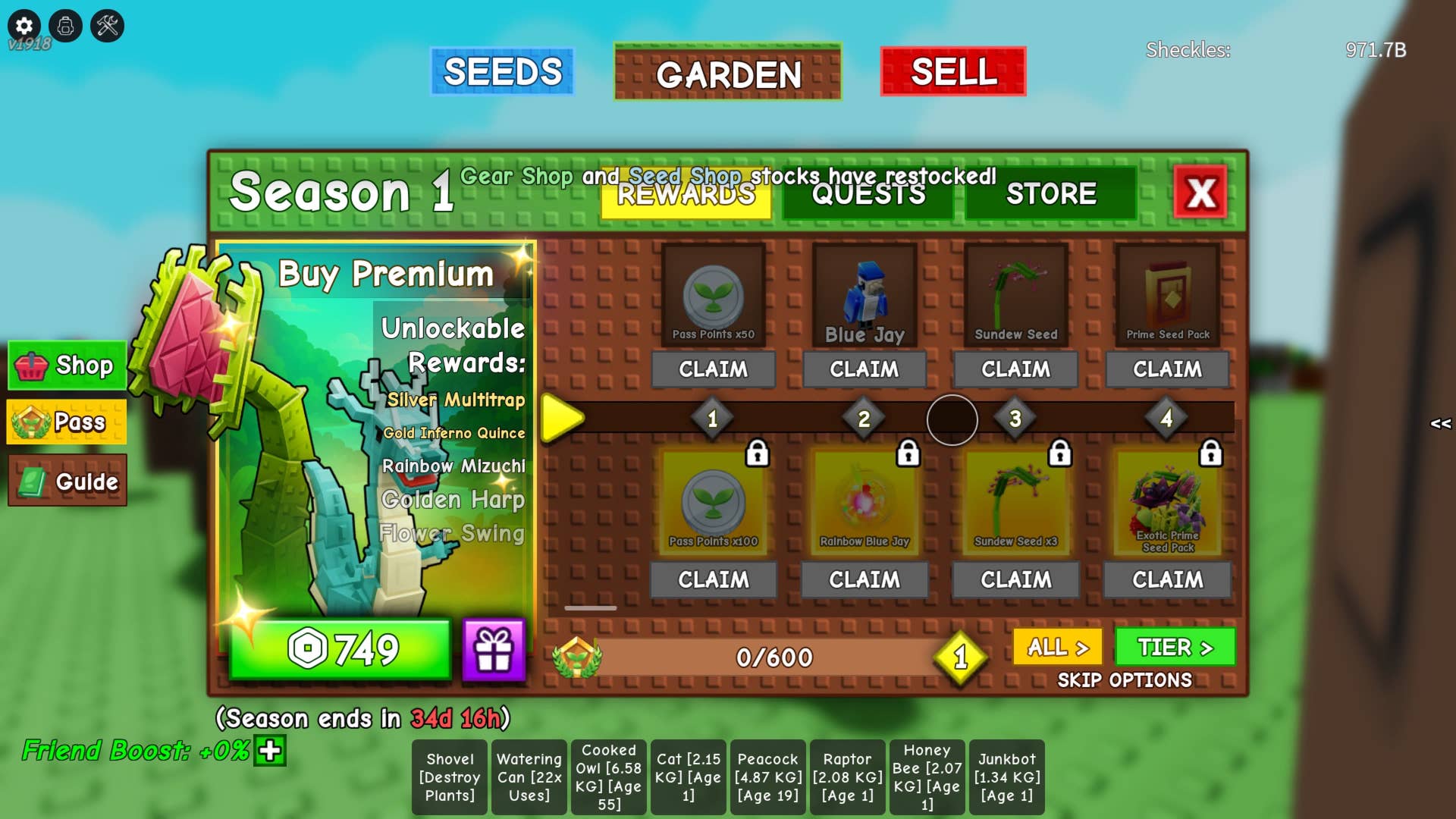Switch to the QUESTS tab

point(868,195)
